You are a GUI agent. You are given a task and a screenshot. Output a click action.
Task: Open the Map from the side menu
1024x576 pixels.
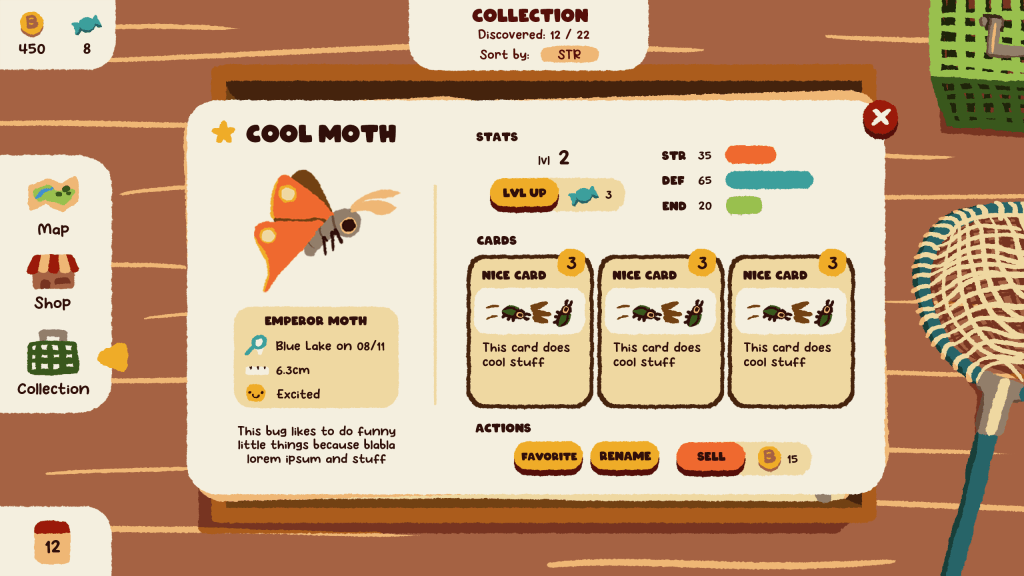[x=53, y=206]
